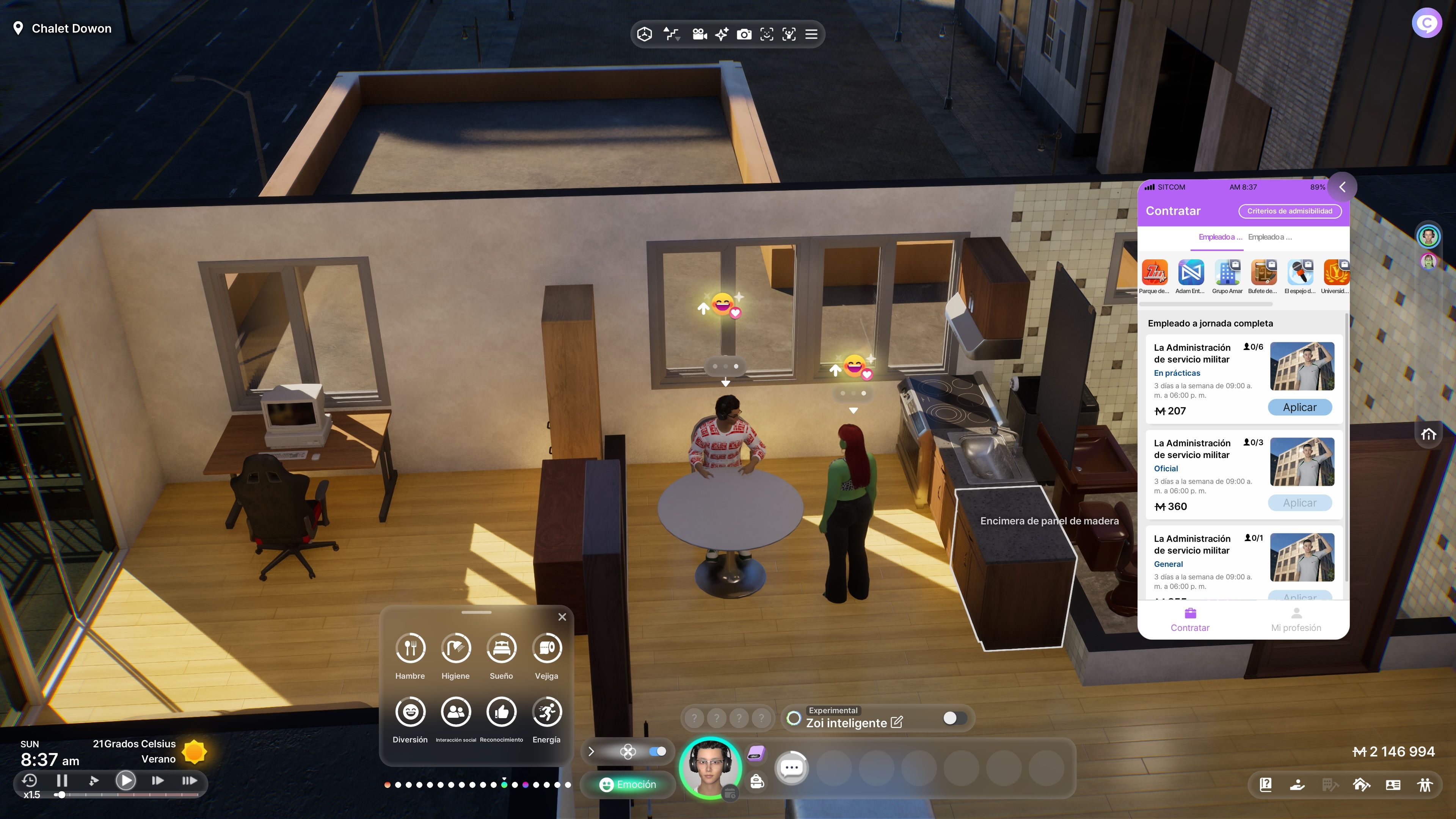Expand the chevron beside the drone controls
Viewport: 1456px width, 819px height.
point(591,752)
